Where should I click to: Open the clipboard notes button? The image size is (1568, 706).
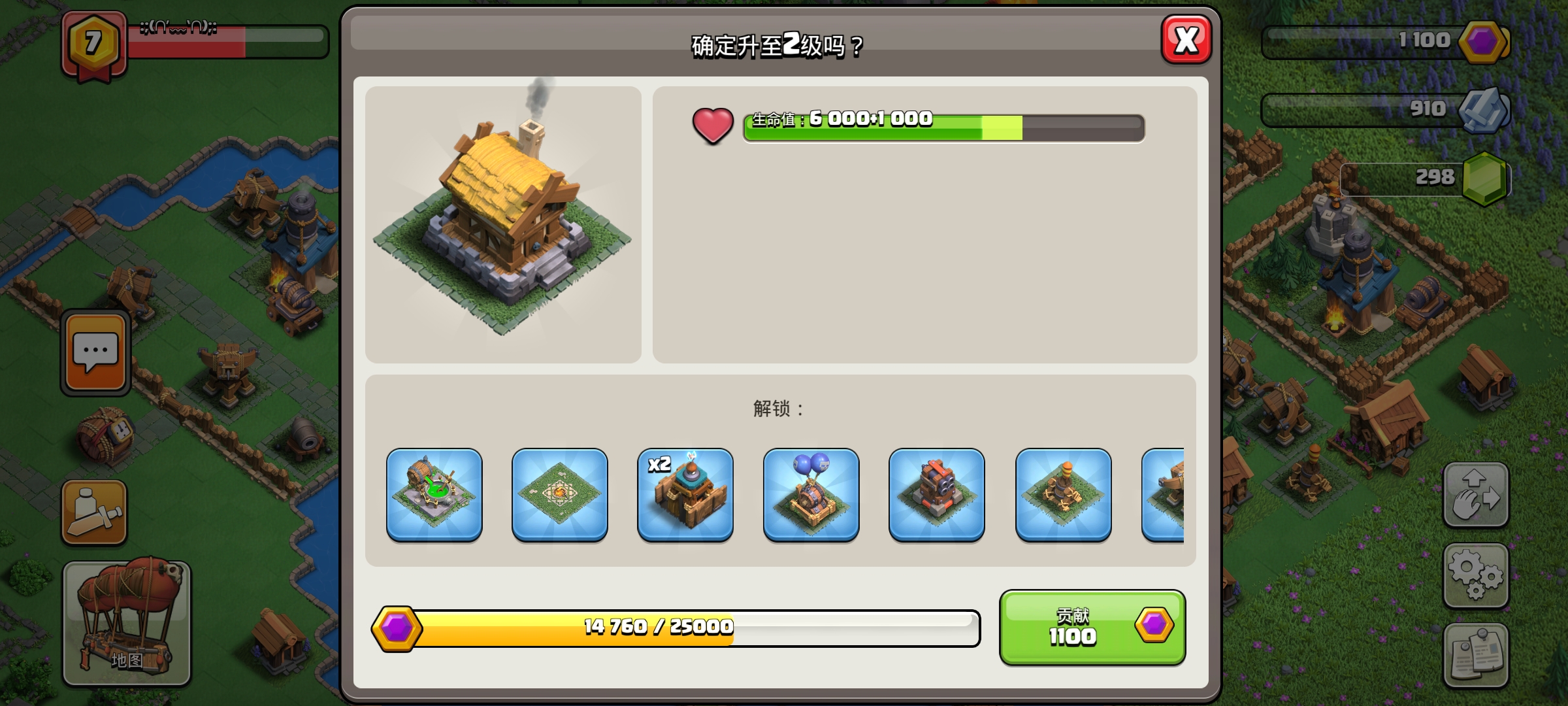(x=1475, y=654)
